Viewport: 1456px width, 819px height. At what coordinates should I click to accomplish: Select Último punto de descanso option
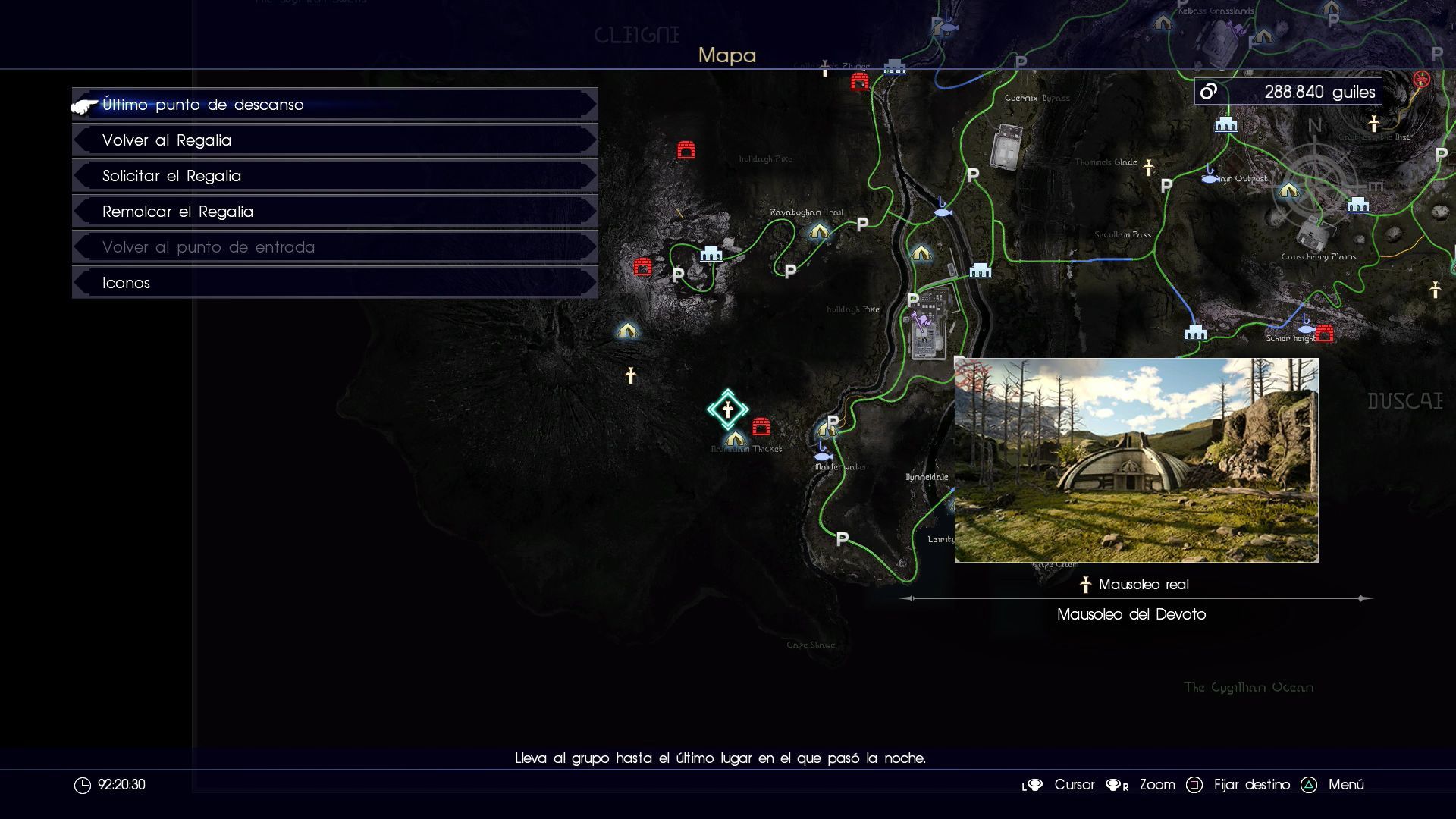(334, 105)
